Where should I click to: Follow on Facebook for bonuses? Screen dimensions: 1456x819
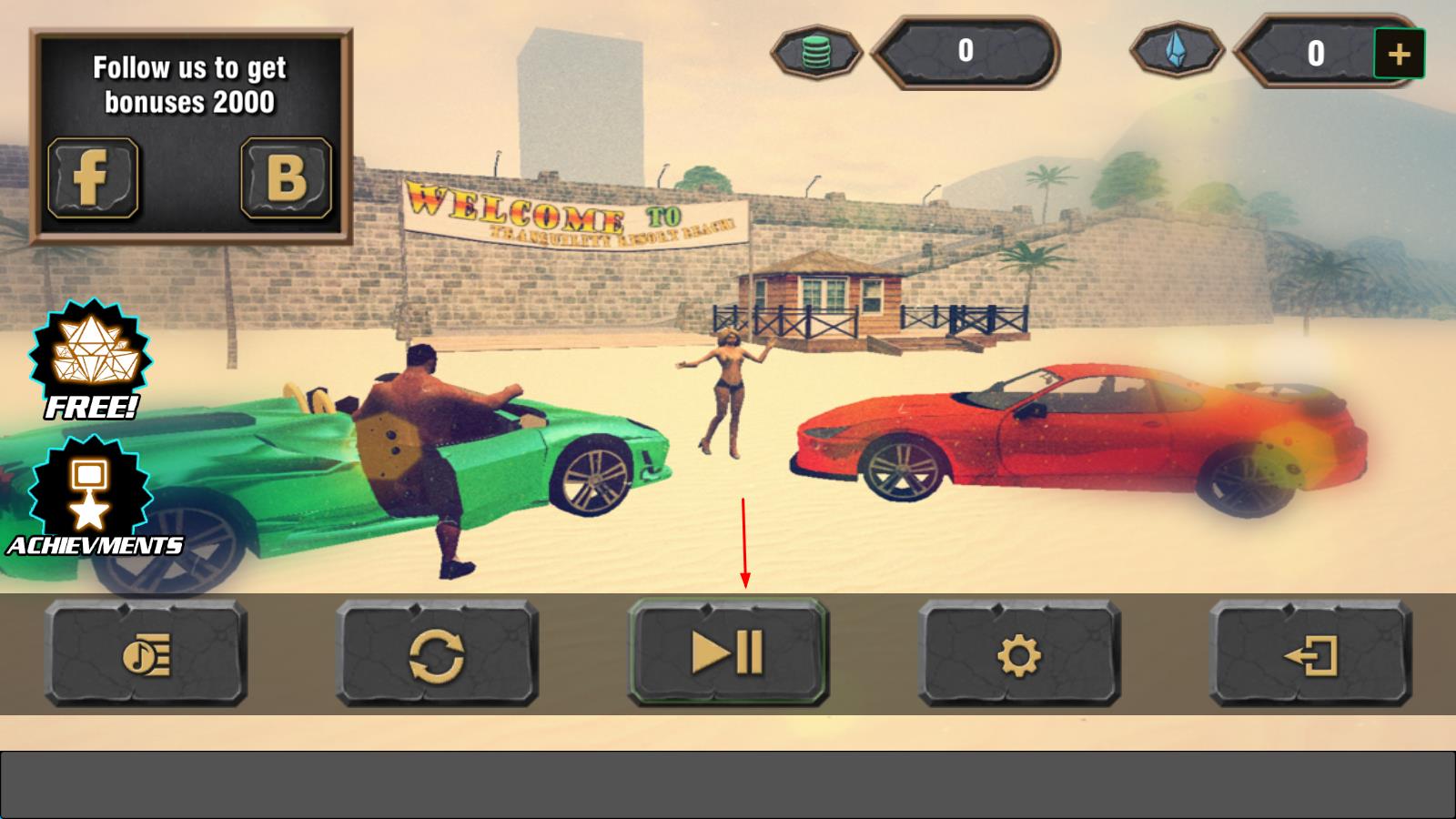[x=93, y=177]
